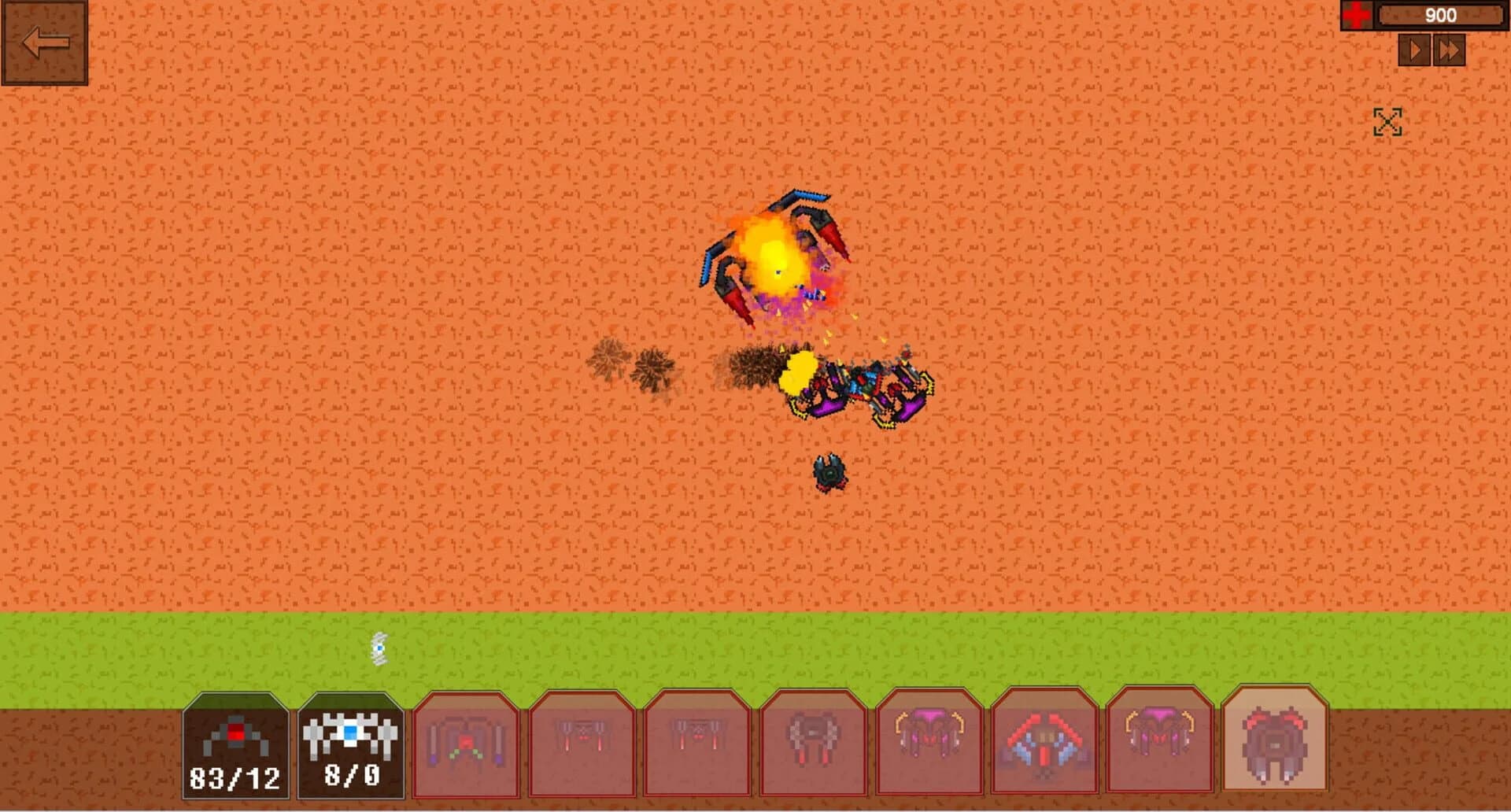Screen dimensions: 1511x812
Task: Click the white obelisk on the green strip
Action: 380,648
